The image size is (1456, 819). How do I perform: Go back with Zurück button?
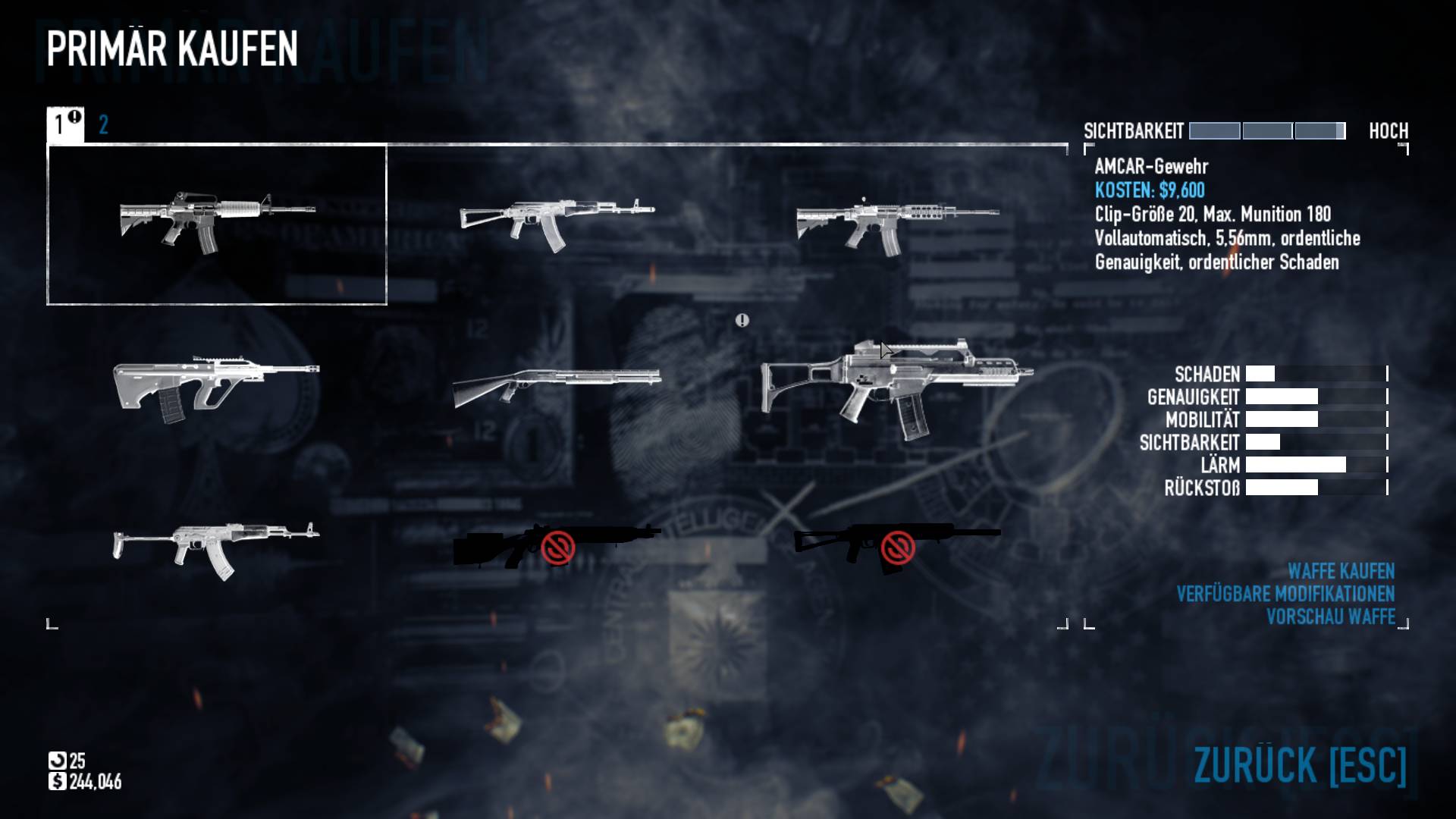pyautogui.click(x=1300, y=765)
